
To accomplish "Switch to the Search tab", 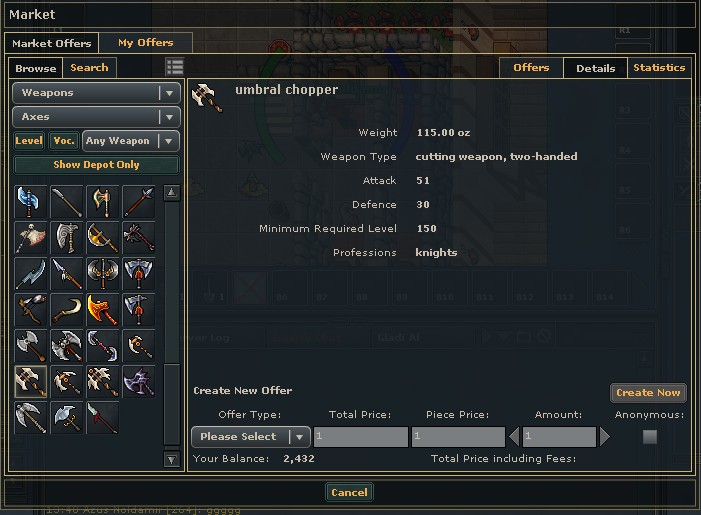I will (x=89, y=68).
